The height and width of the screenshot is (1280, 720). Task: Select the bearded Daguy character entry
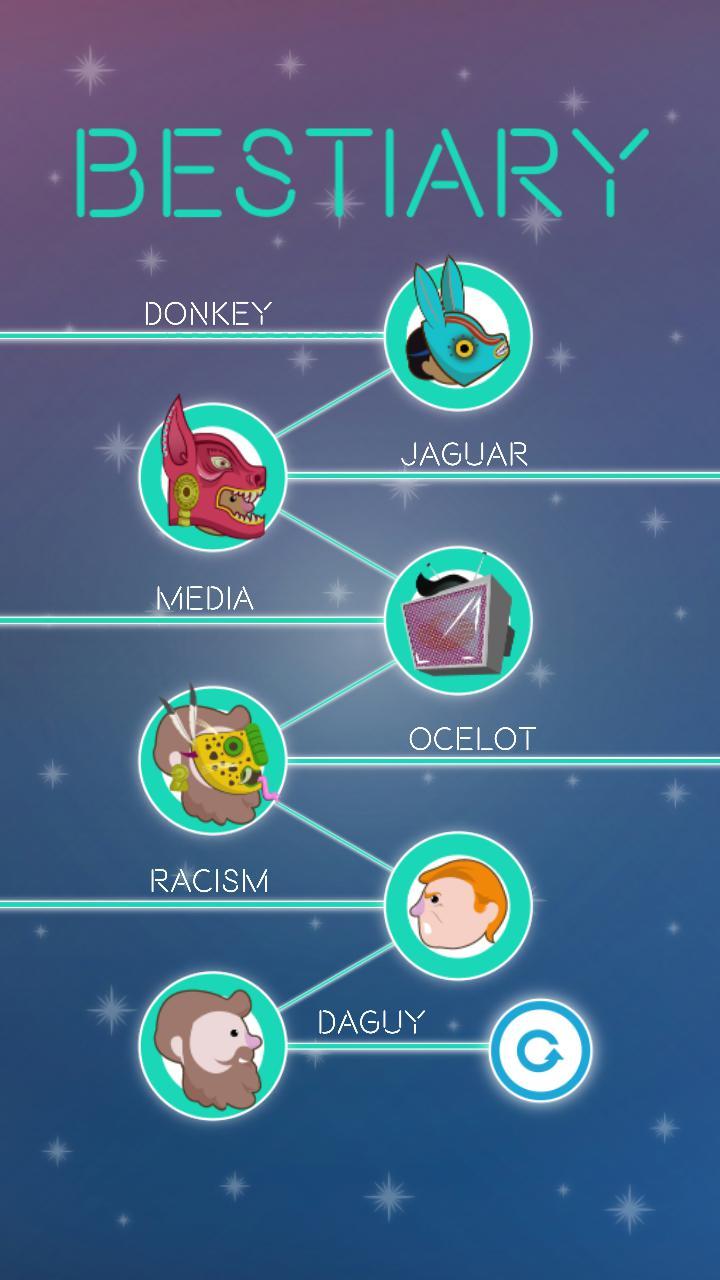213,1046
